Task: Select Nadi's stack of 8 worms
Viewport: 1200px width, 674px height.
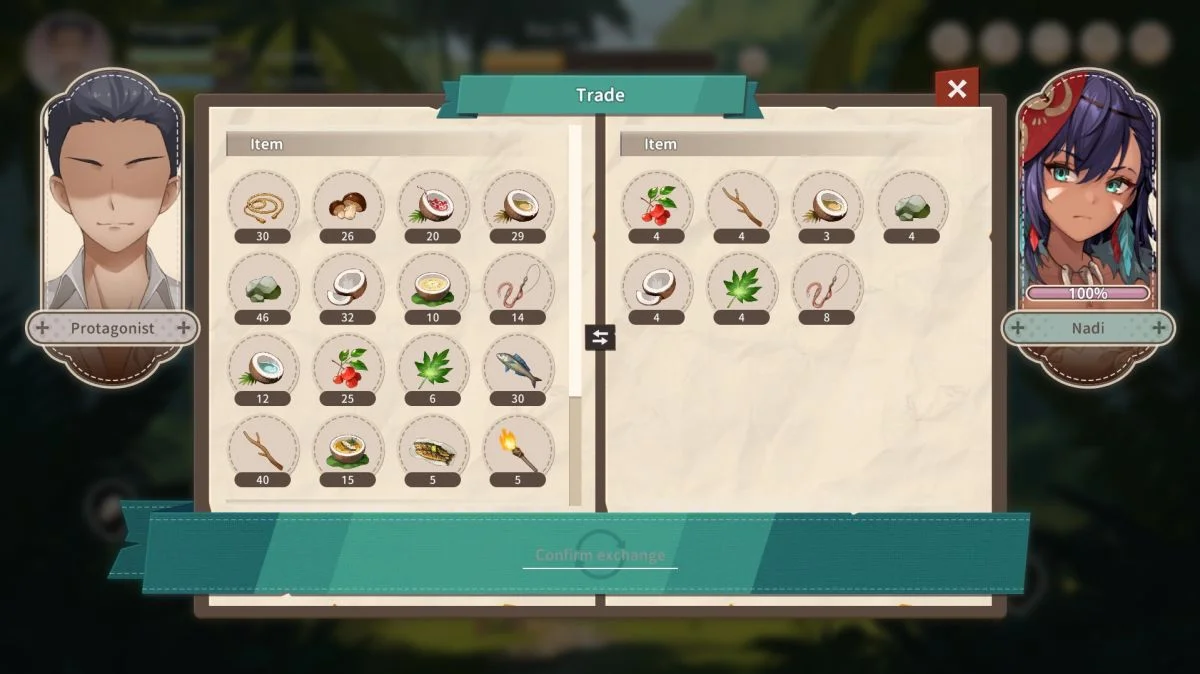Action: tap(826, 286)
